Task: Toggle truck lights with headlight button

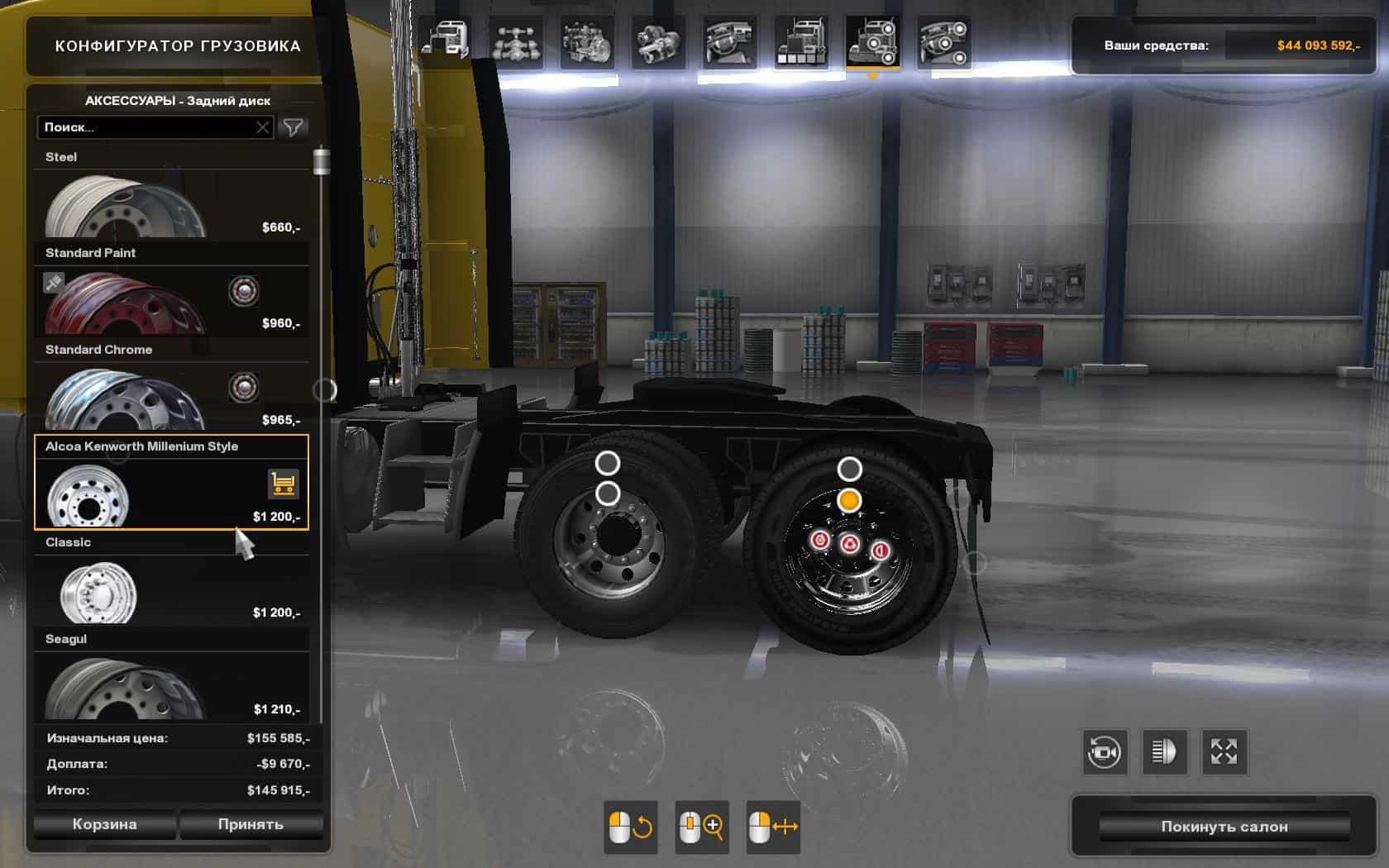Action: click(x=1164, y=752)
